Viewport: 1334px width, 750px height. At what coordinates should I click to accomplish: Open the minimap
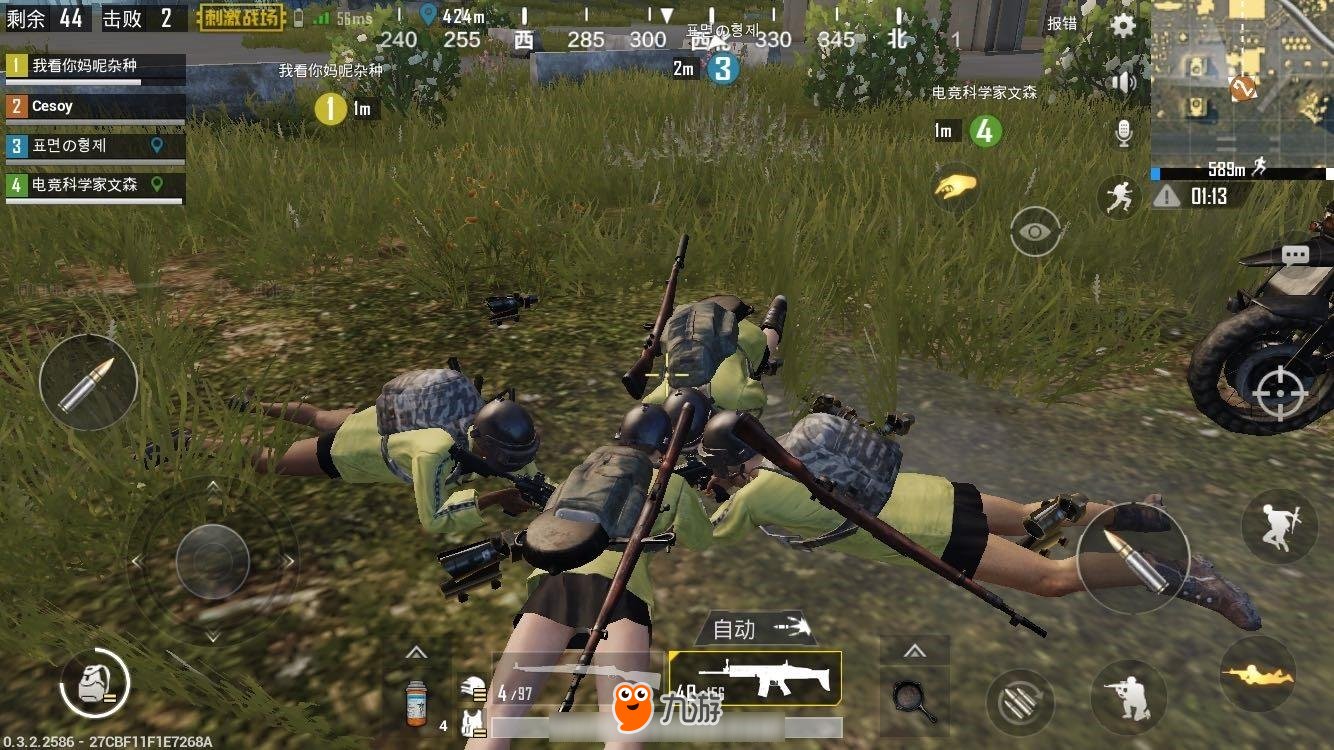[x=1242, y=82]
